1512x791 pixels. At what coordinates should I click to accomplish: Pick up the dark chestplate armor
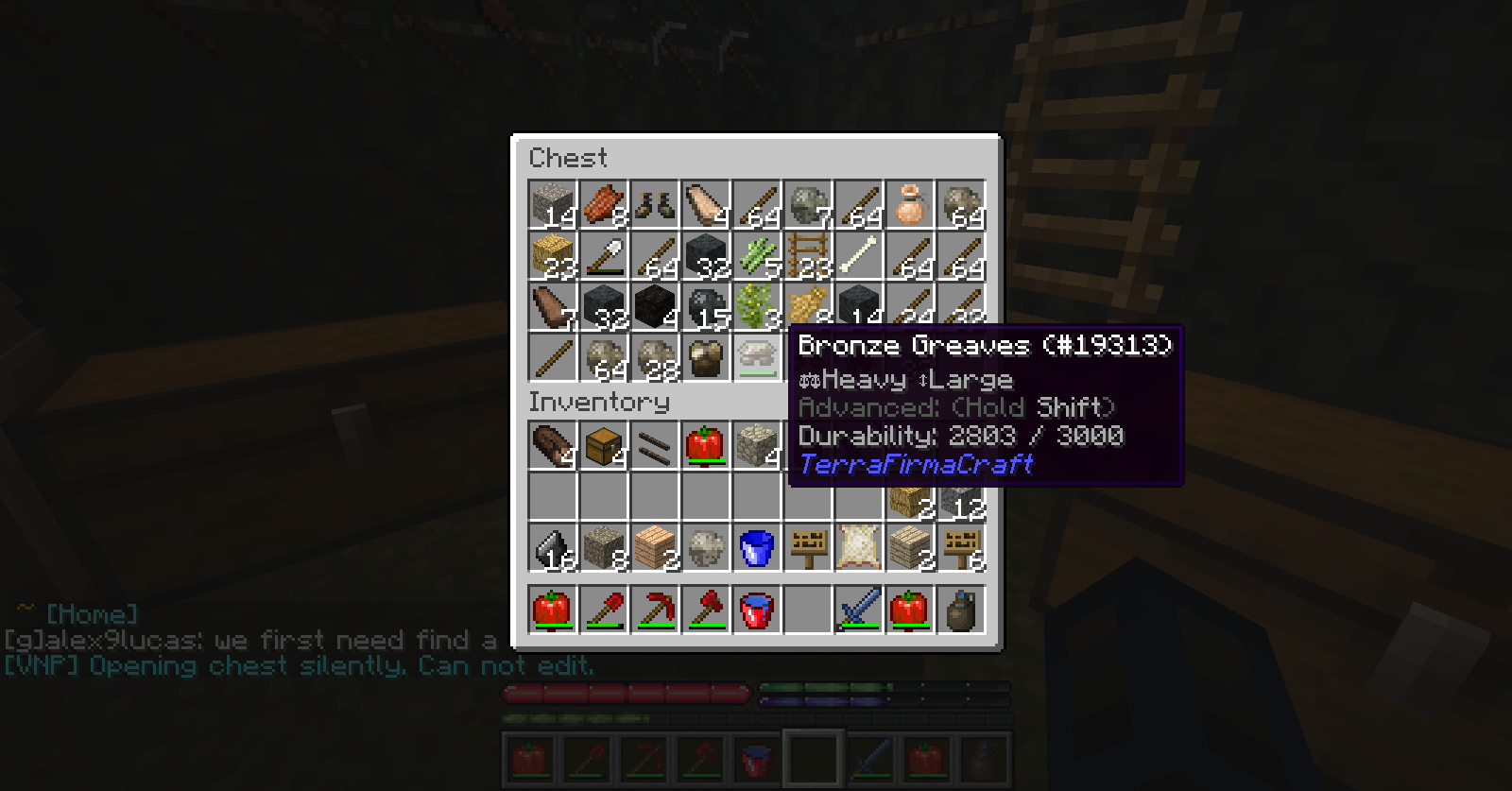(x=706, y=358)
